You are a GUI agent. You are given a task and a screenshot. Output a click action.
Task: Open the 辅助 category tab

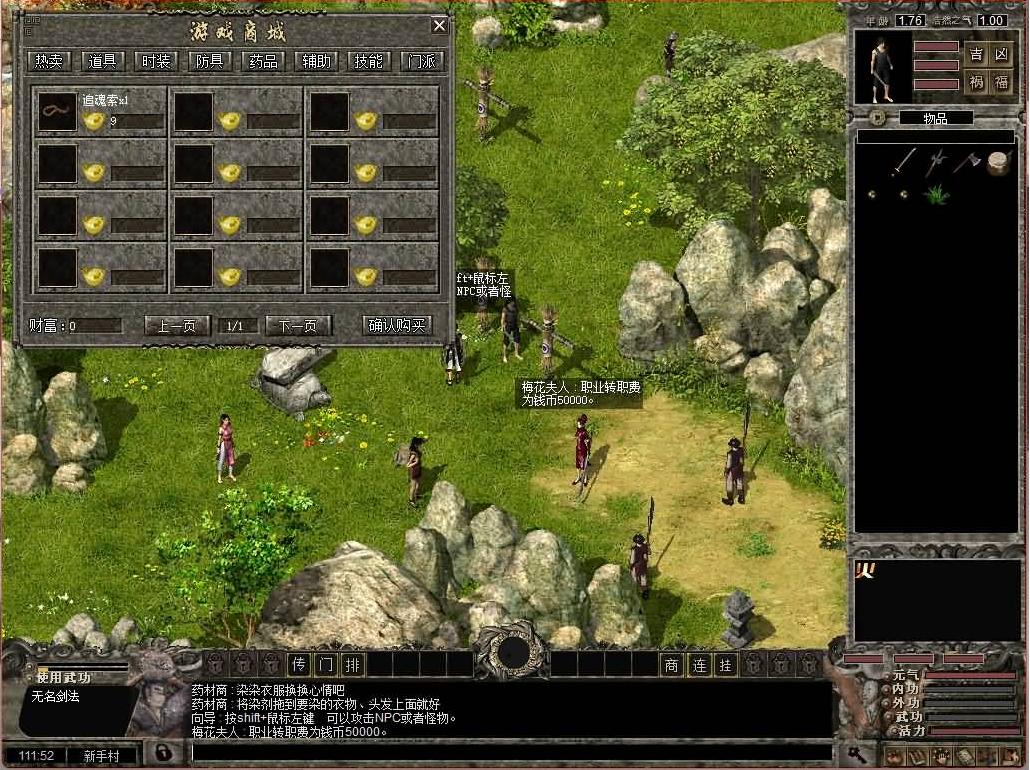coord(316,61)
